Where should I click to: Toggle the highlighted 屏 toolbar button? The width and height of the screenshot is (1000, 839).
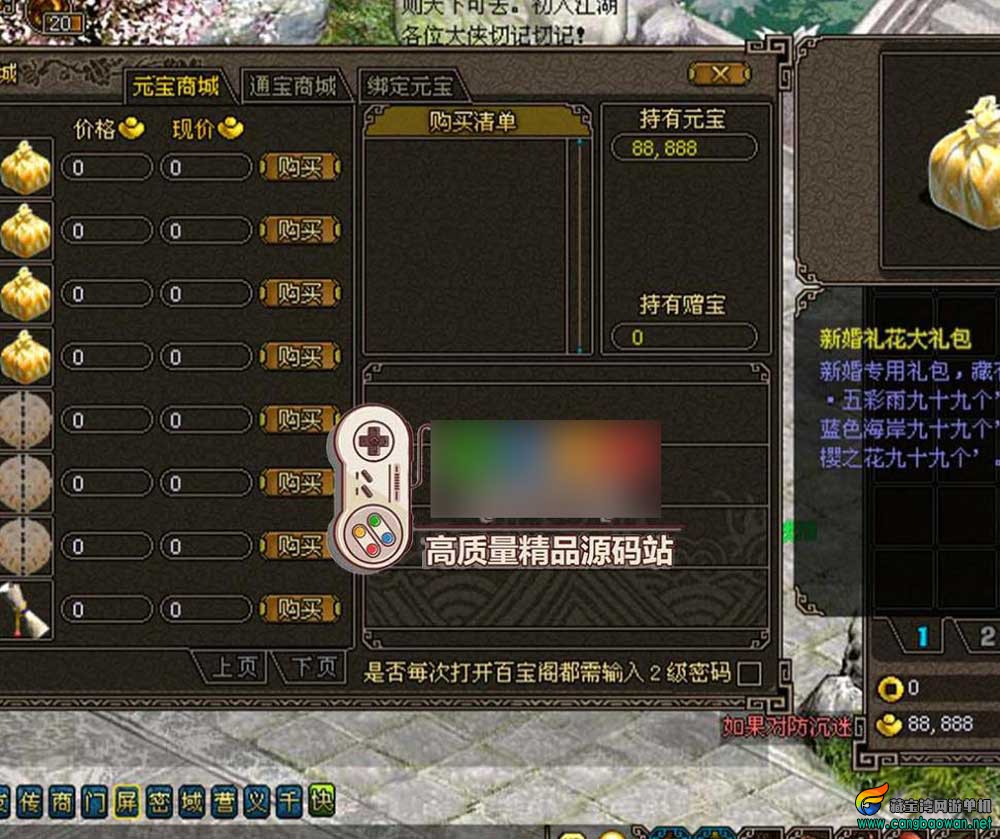pyautogui.click(x=126, y=801)
